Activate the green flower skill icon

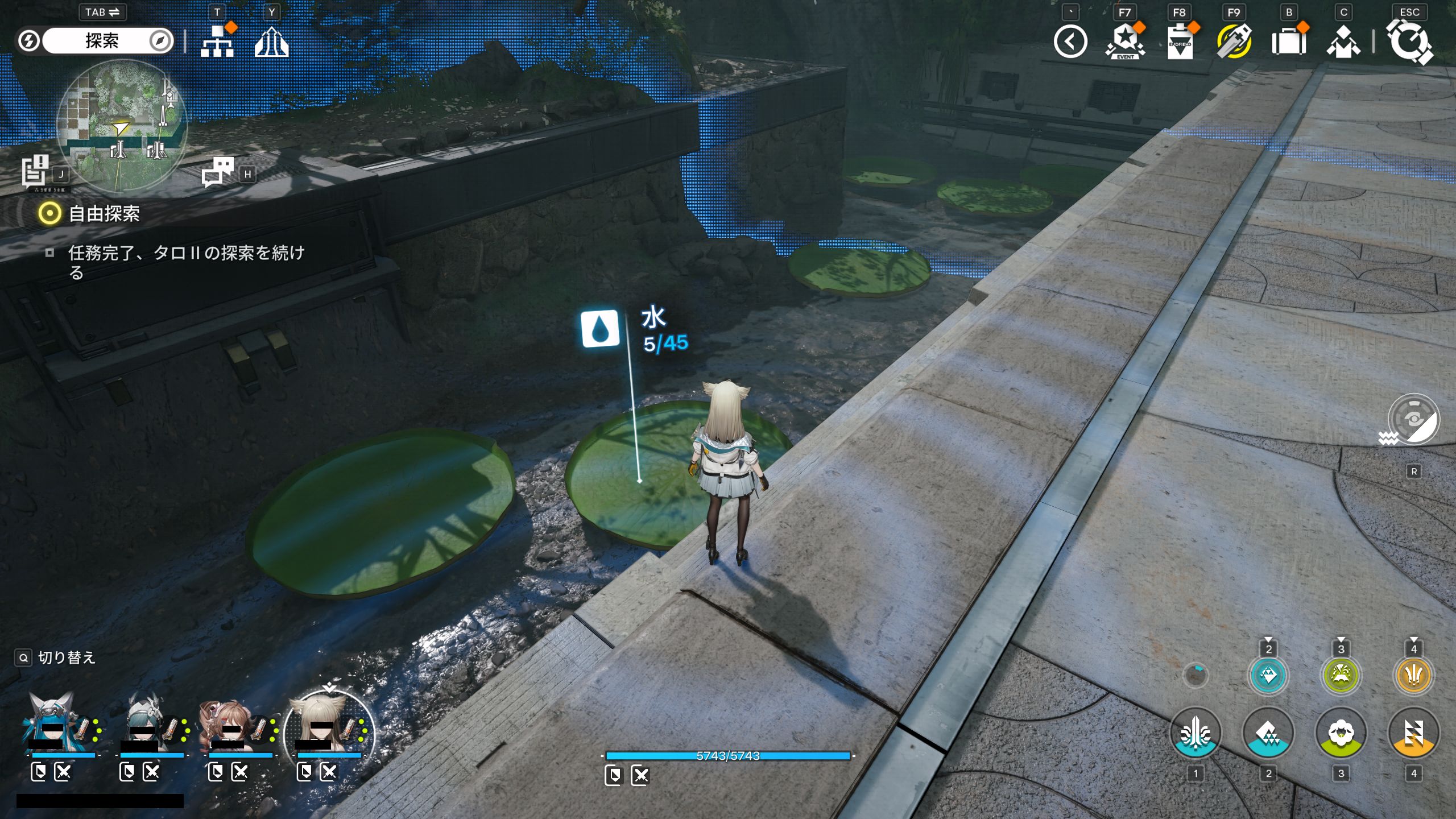coord(1341,733)
